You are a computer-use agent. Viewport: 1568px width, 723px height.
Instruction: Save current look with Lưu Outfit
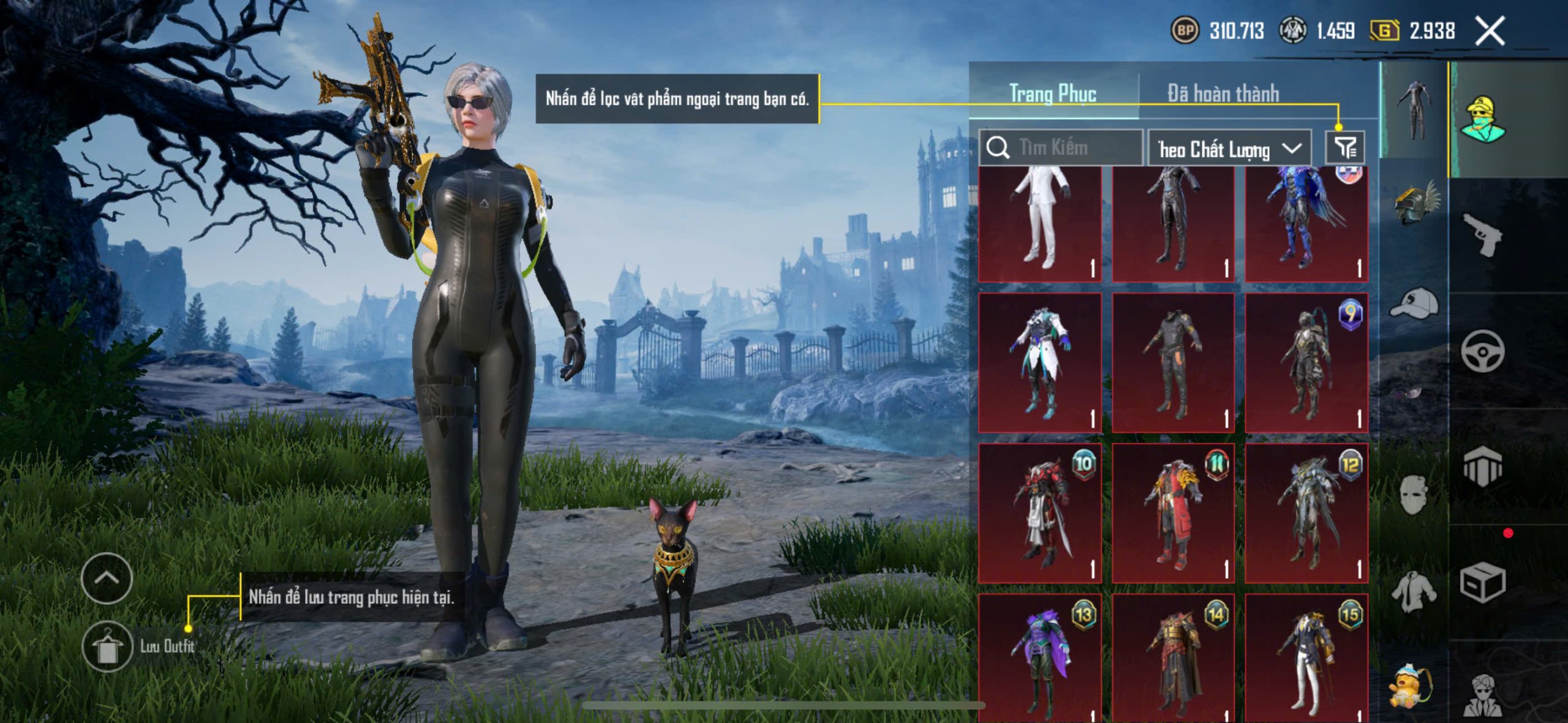tap(107, 646)
